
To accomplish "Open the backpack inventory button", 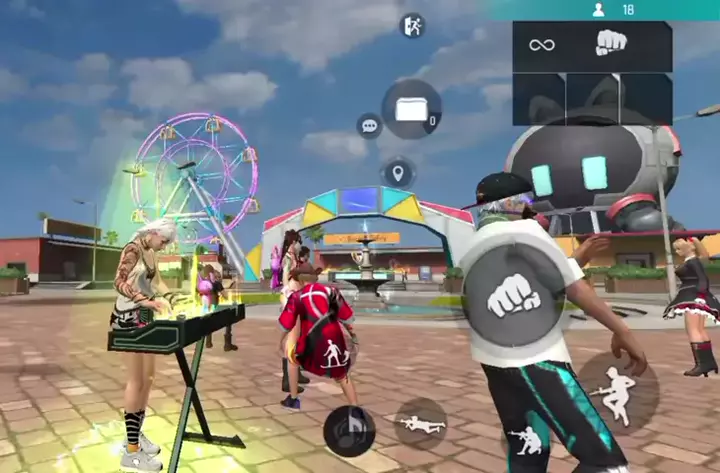I will (411, 109).
